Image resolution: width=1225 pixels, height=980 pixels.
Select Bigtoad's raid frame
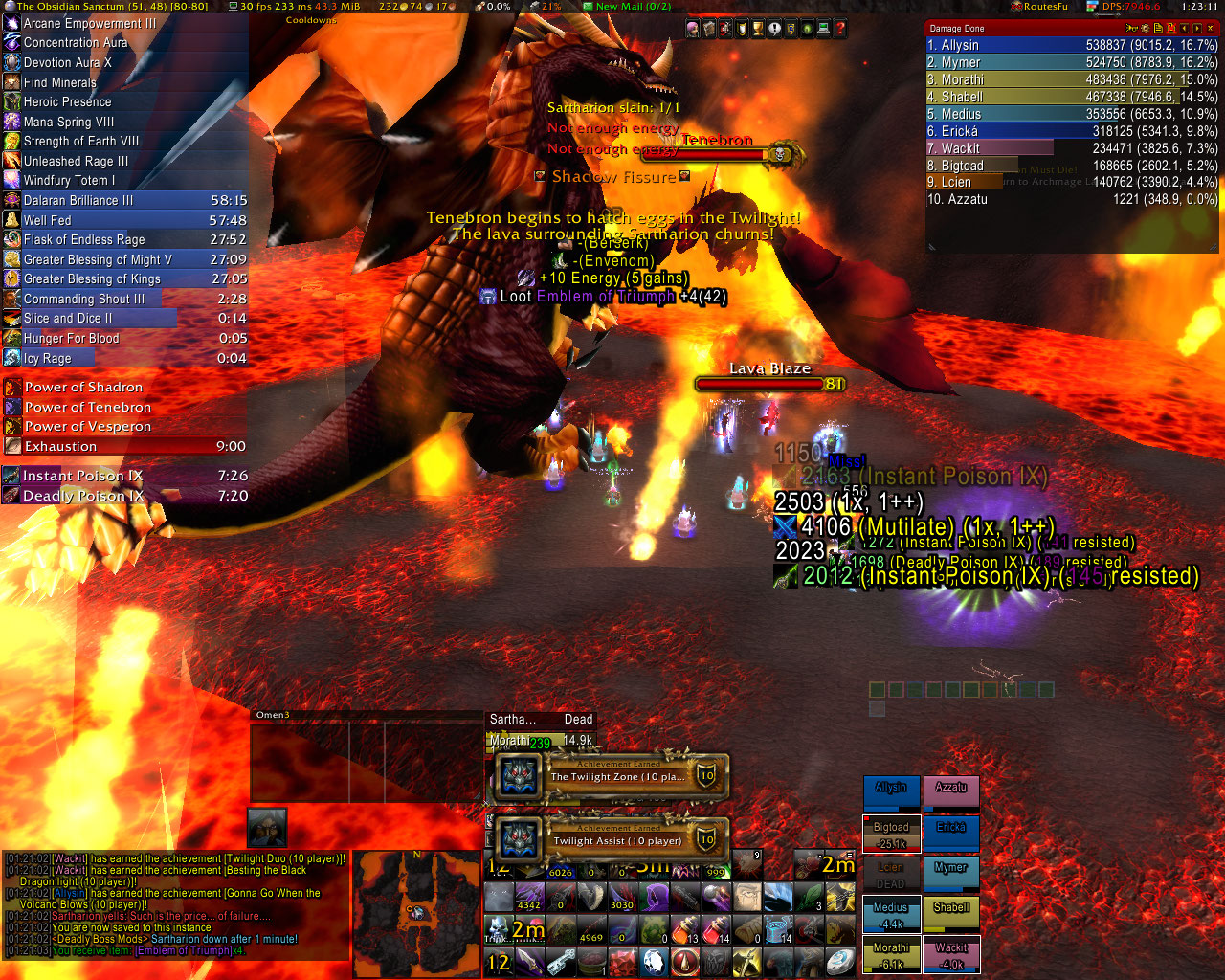coord(891,834)
